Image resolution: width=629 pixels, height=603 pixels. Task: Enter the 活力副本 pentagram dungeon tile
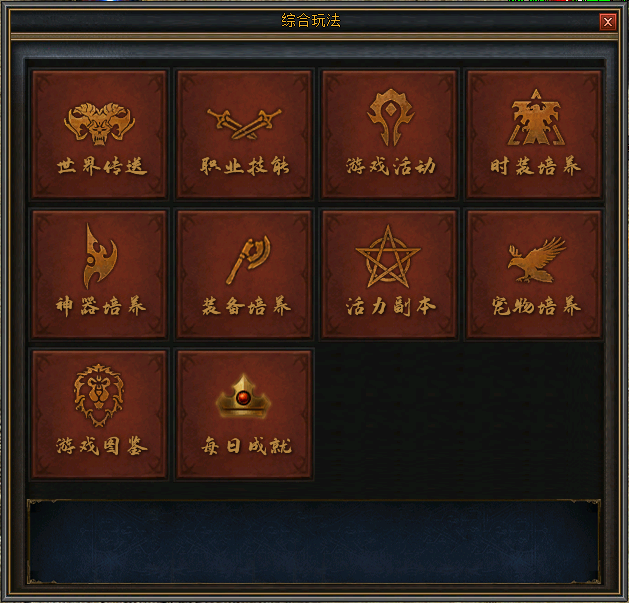click(389, 273)
